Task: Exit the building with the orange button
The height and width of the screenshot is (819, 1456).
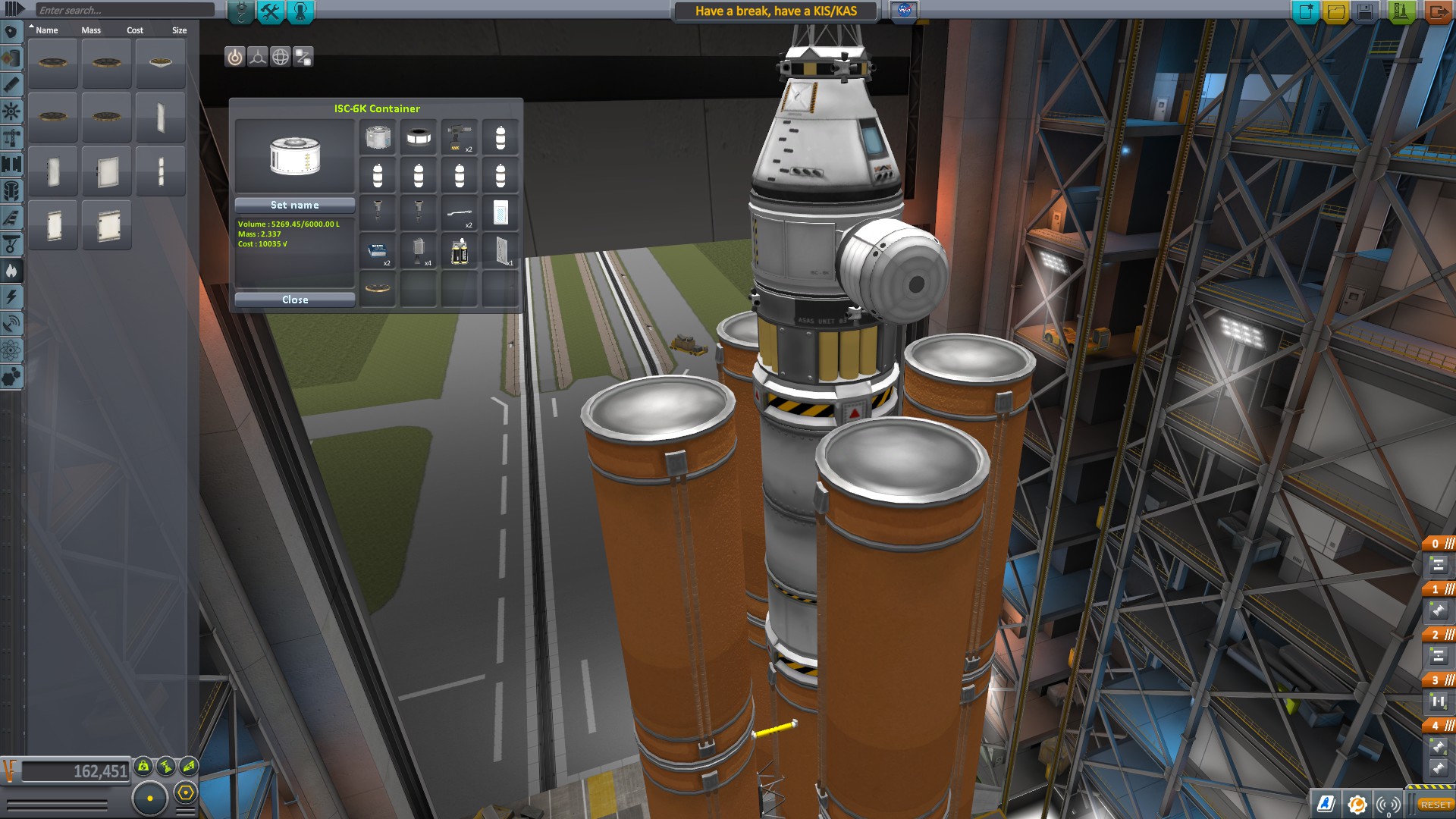Action: (x=1437, y=11)
